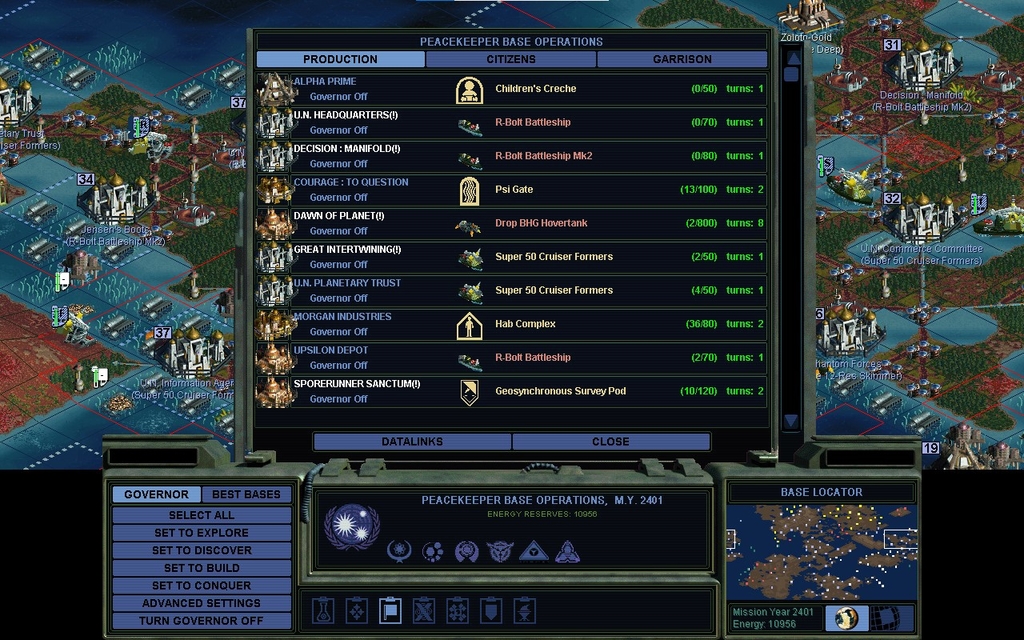1024x640 pixels.
Task: Open Advanced Settings
Action: (x=201, y=603)
